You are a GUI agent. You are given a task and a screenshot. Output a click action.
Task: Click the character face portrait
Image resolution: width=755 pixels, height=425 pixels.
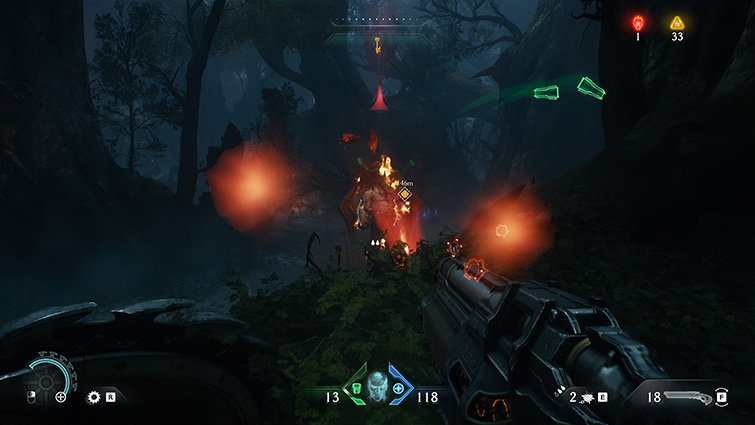click(x=377, y=386)
